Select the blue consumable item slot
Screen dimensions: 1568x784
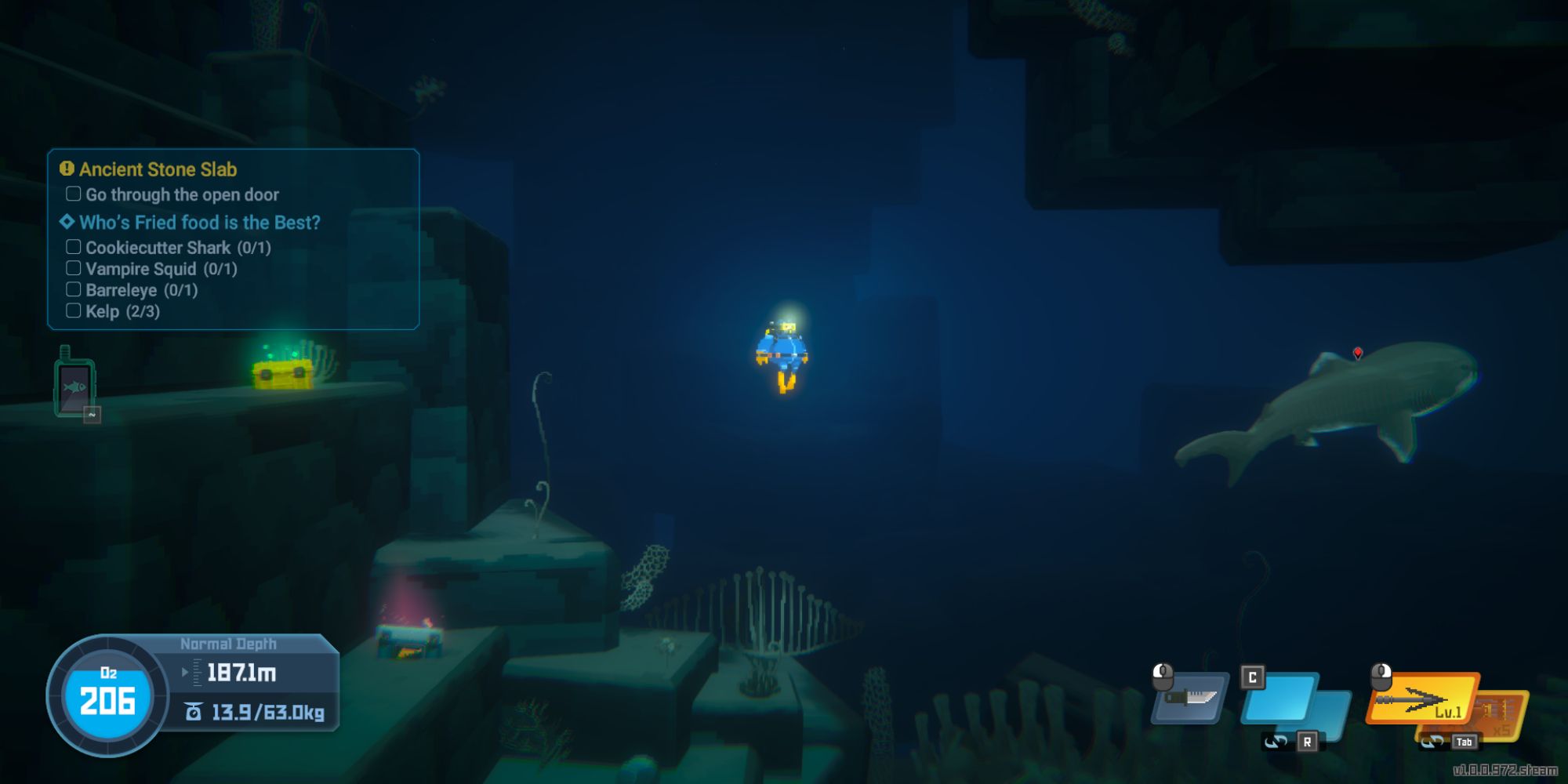coord(1277,698)
